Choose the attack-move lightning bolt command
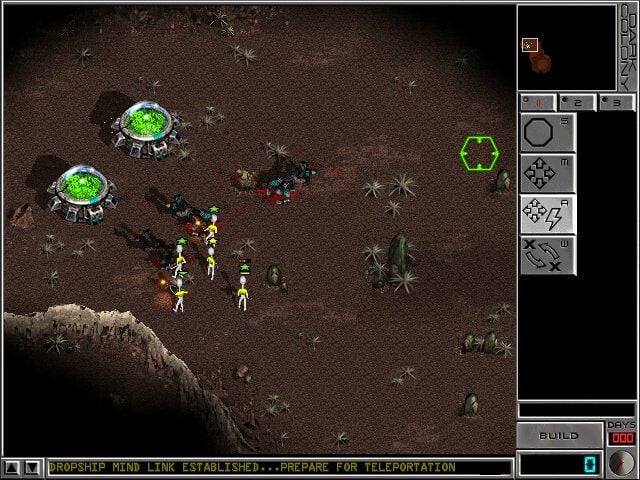This screenshot has width=640, height=480. tap(547, 214)
